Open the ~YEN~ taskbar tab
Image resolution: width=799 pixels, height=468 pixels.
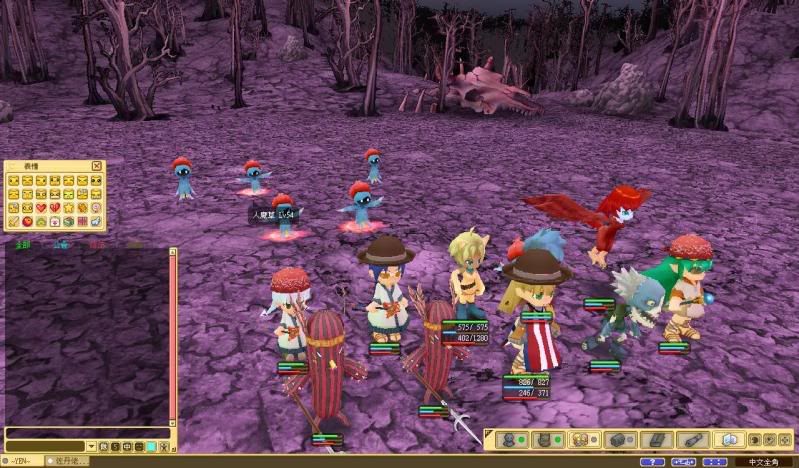17,461
